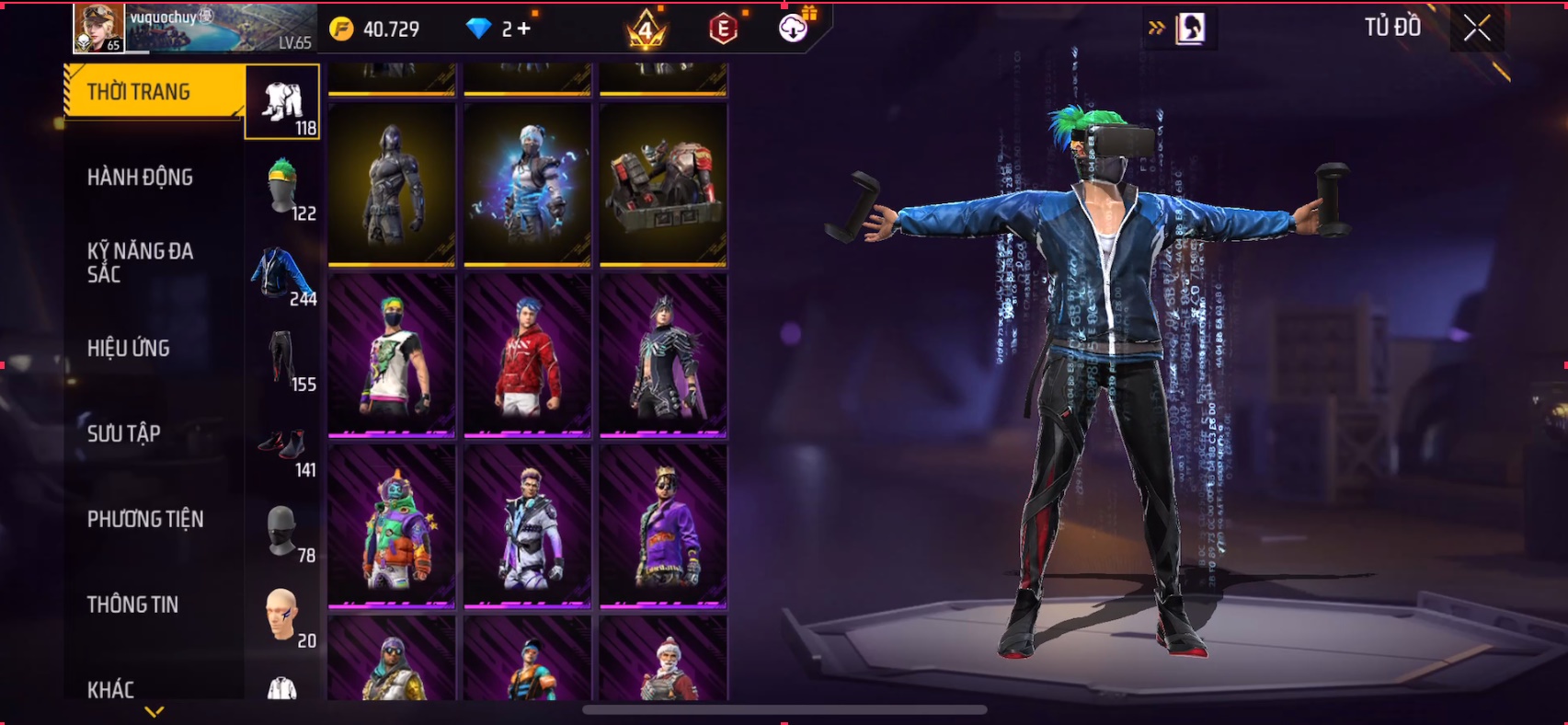Close the wardrobe with the X button
This screenshot has height=725, width=1568.
tap(1477, 29)
